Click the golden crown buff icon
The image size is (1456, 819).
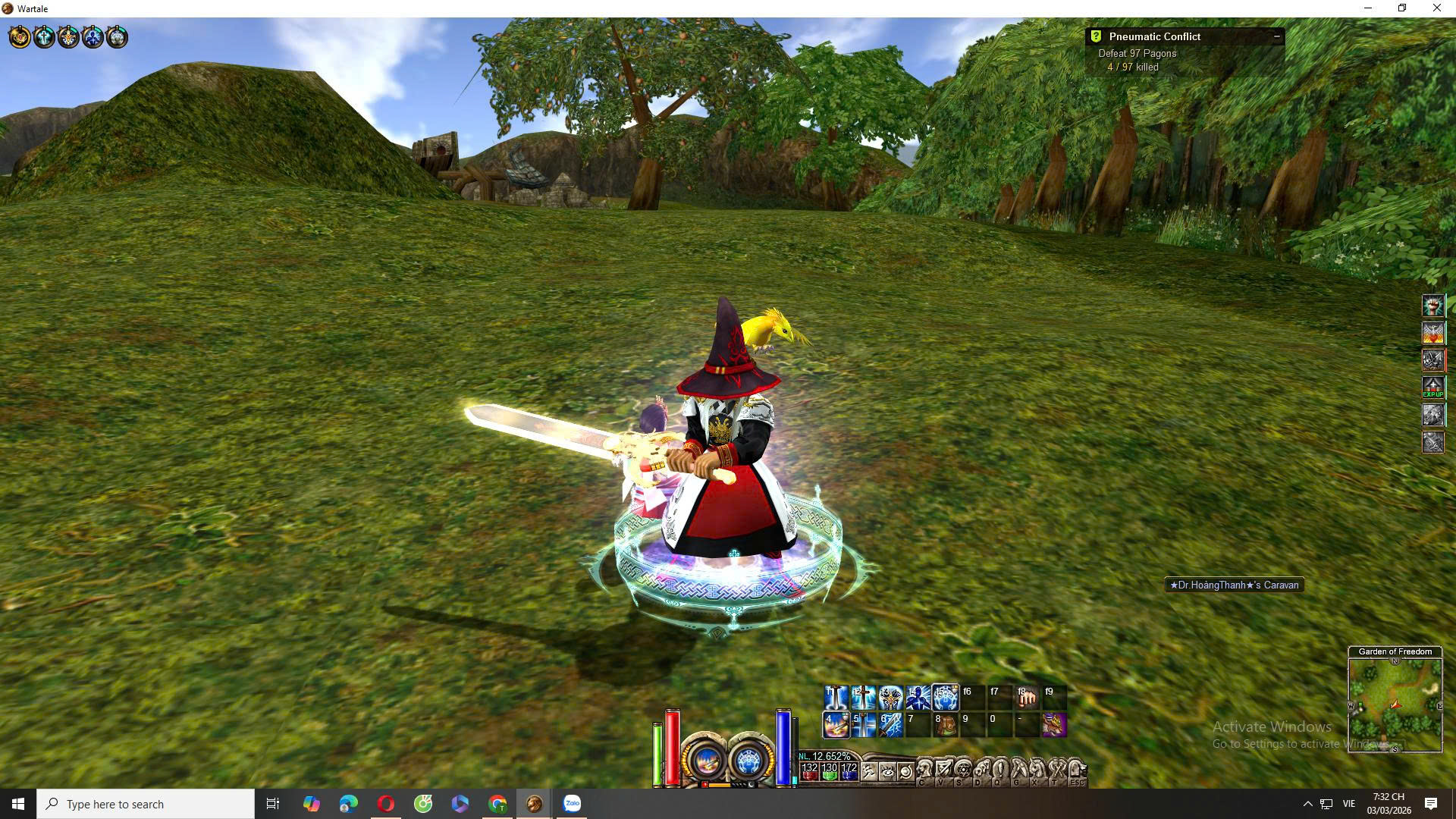pyautogui.click(x=20, y=36)
